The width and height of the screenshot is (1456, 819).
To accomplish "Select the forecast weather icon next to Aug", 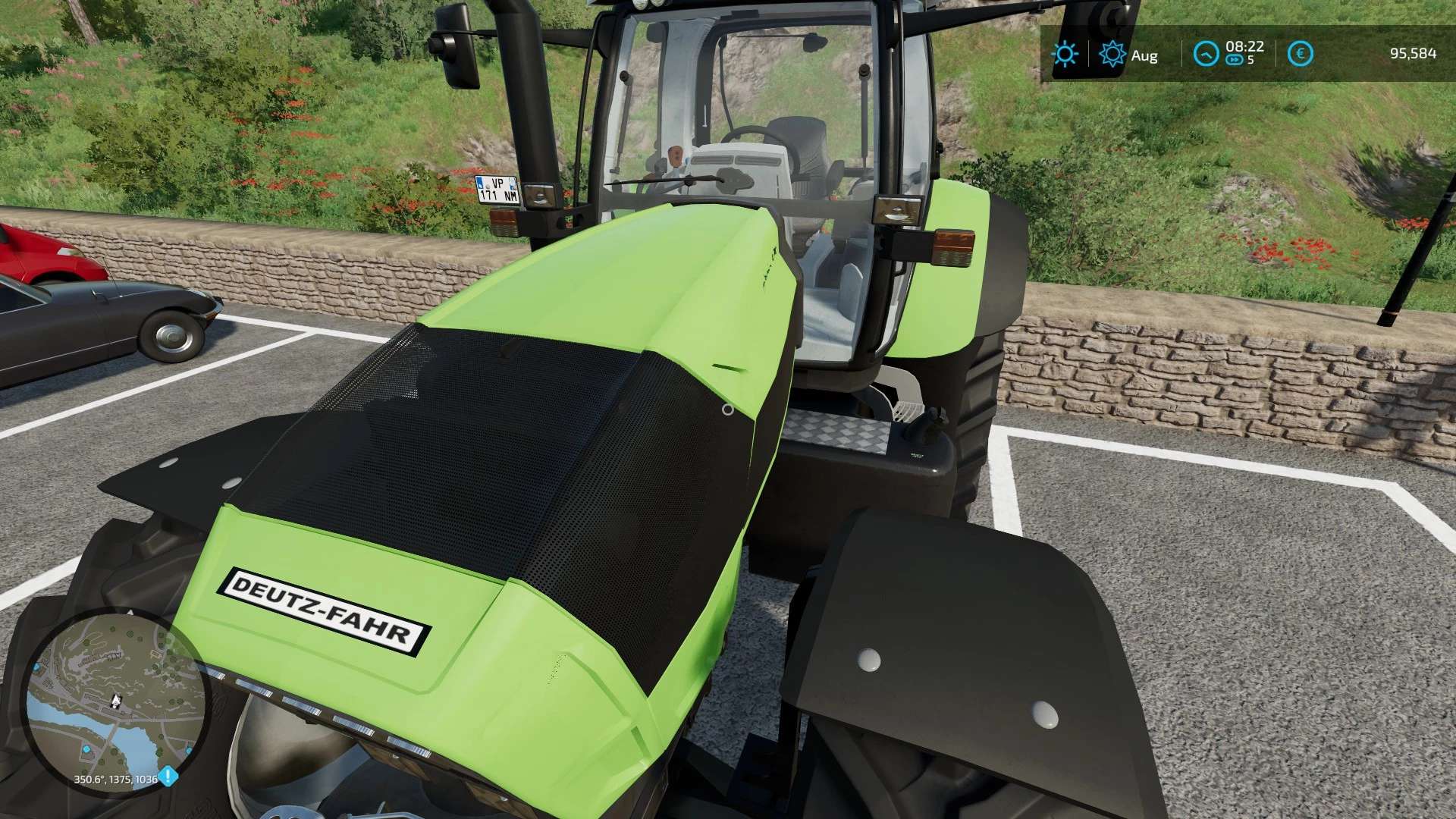I will point(1112,53).
